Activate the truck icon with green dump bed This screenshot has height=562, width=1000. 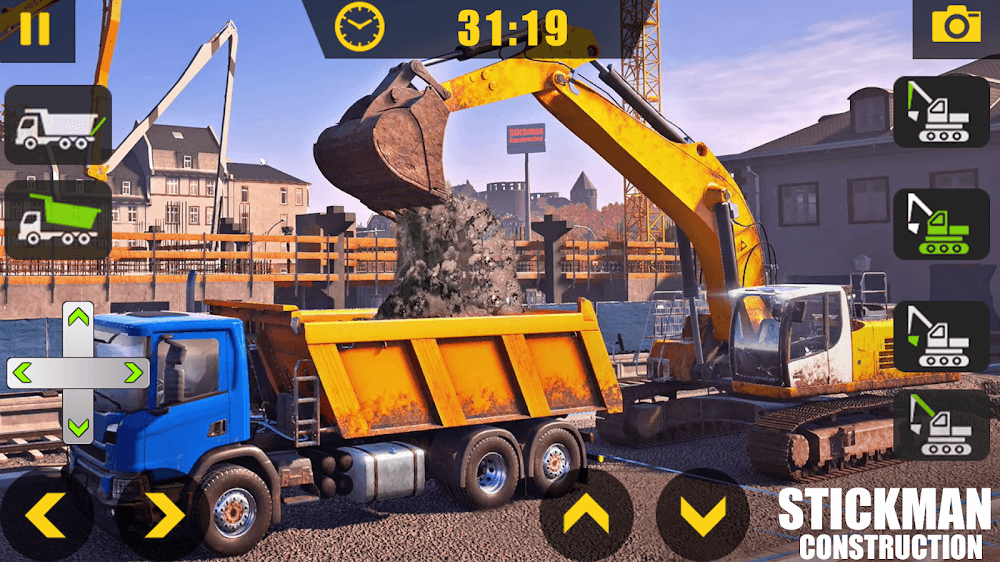pyautogui.click(x=57, y=220)
